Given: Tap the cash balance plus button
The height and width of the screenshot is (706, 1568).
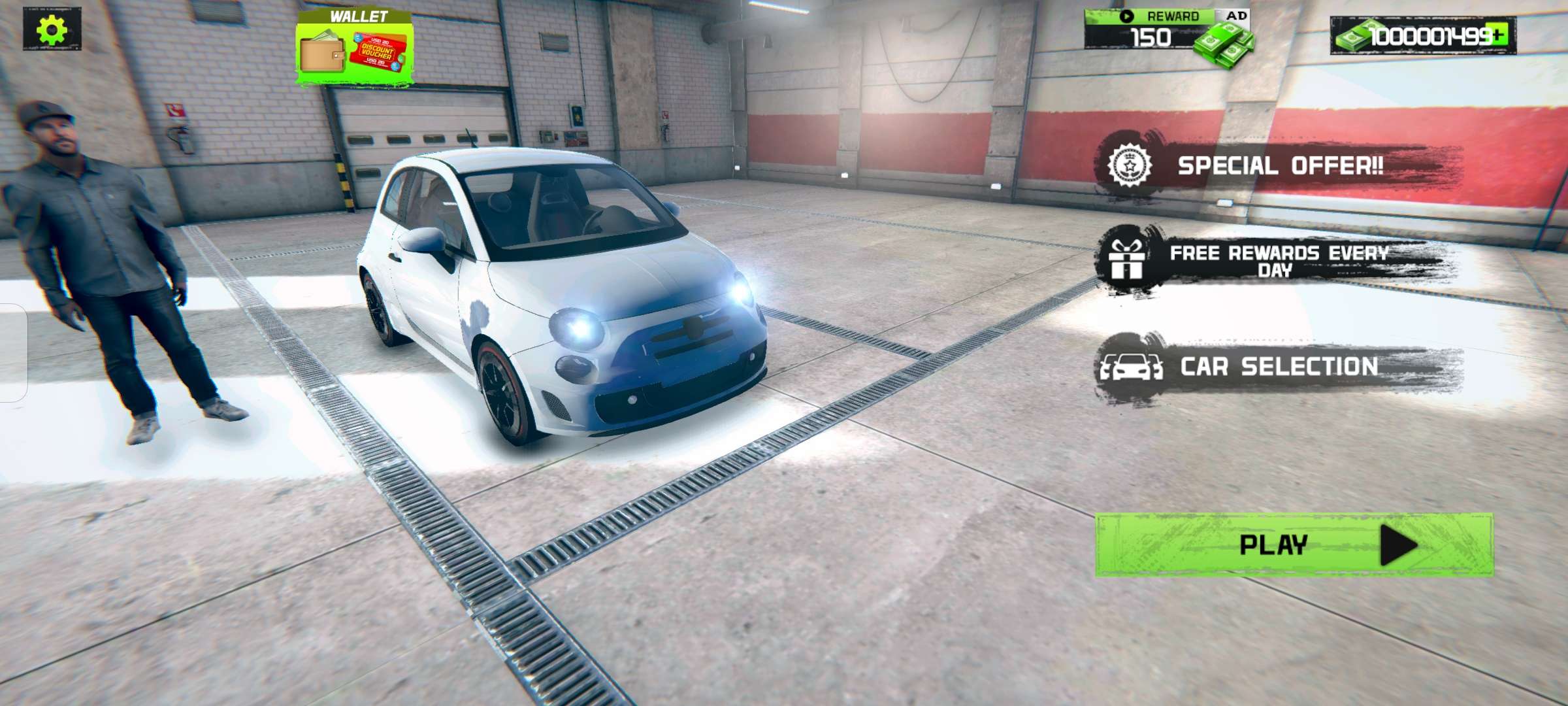Looking at the screenshot, I should pos(1499,35).
